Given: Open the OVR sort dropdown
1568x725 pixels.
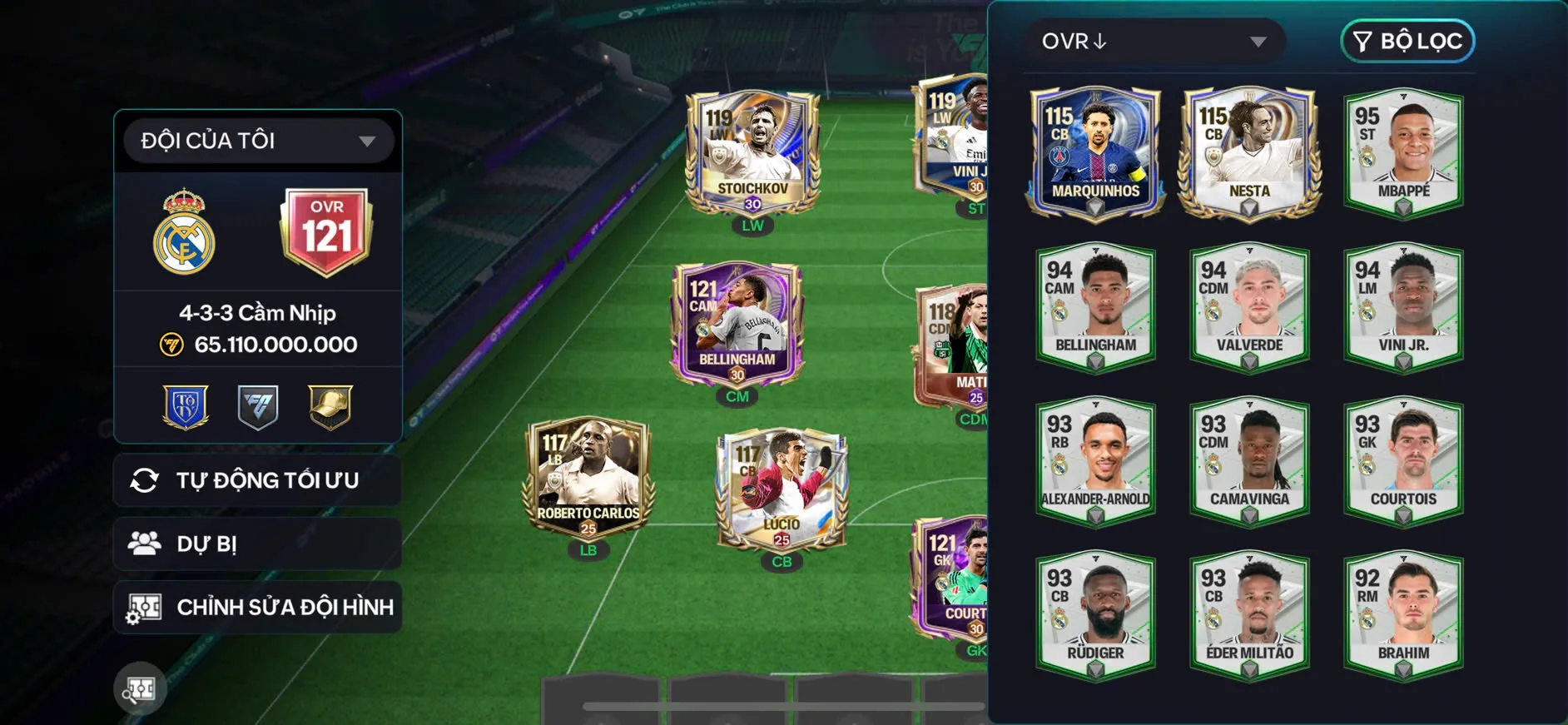Looking at the screenshot, I should (1153, 42).
